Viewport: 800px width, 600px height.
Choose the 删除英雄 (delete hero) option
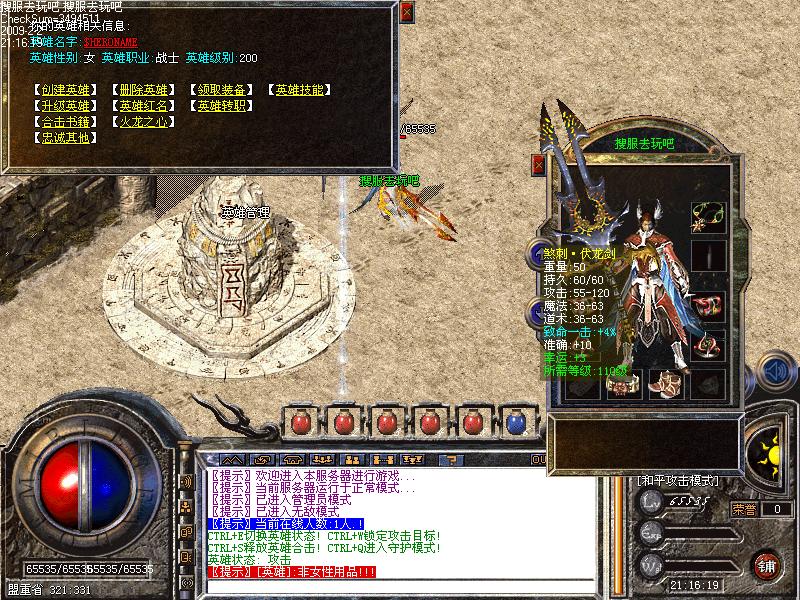pos(142,90)
